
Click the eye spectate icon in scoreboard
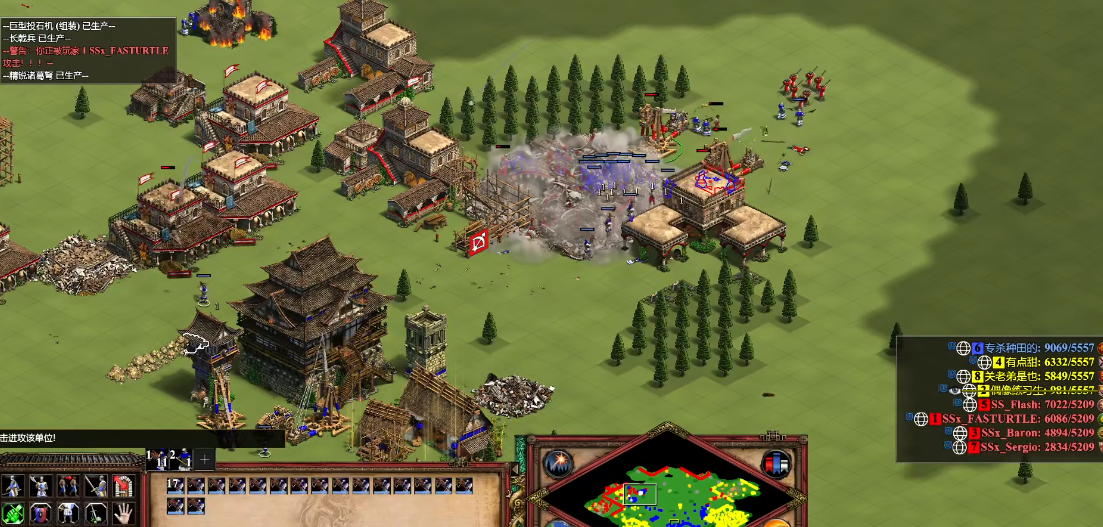(956, 390)
